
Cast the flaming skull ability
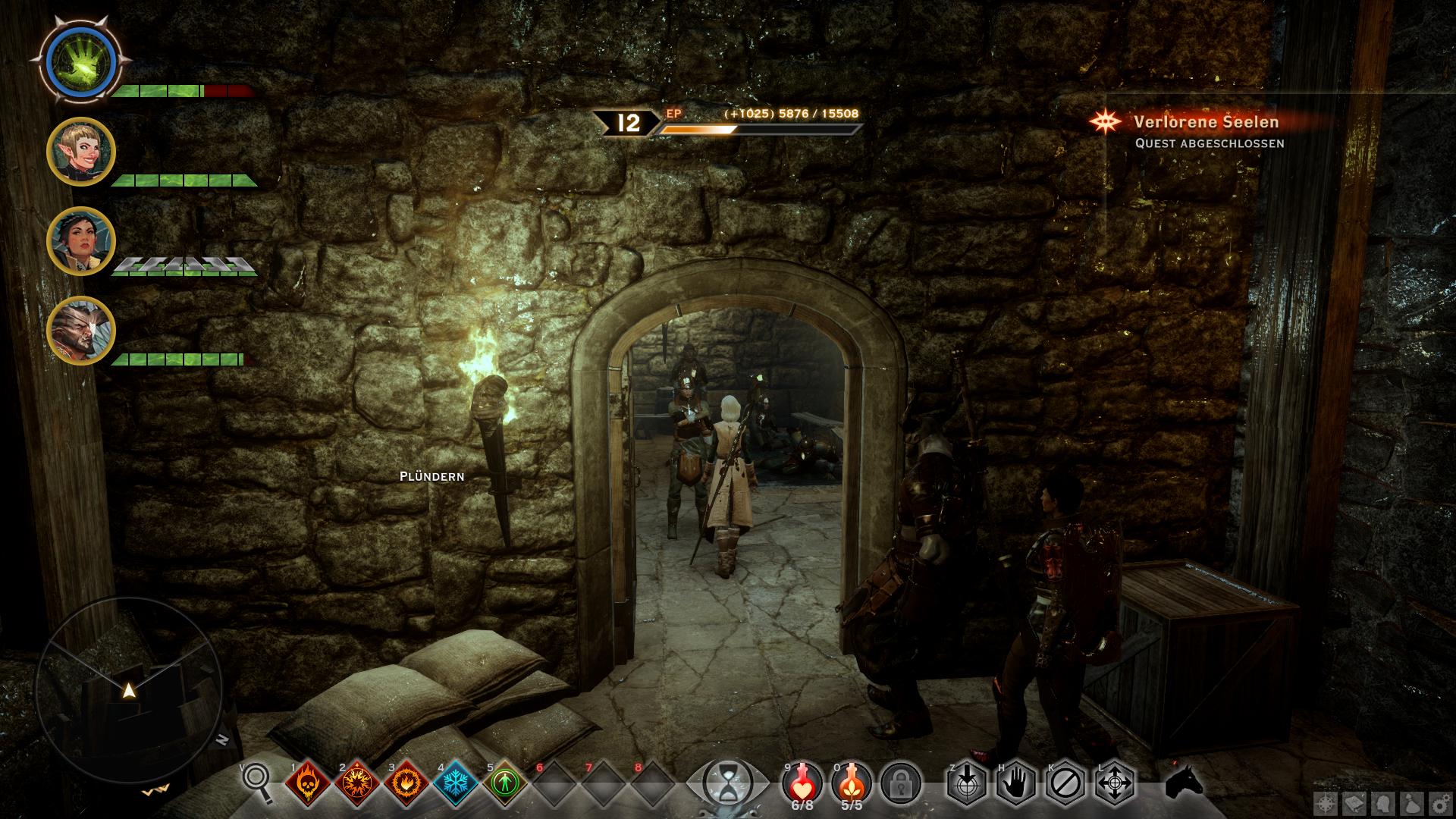pyautogui.click(x=307, y=782)
